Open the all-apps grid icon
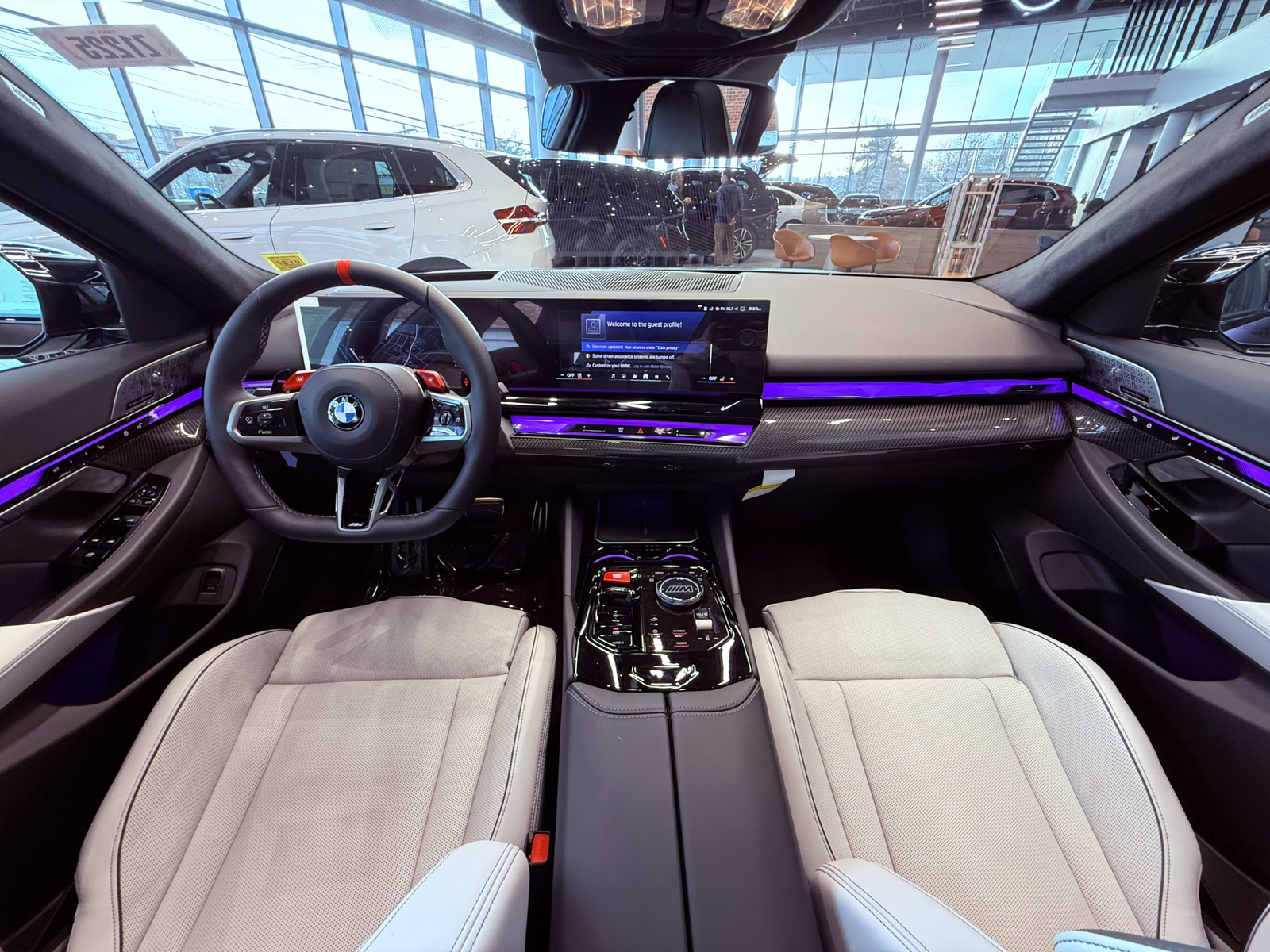1270x952 pixels. 635,377
